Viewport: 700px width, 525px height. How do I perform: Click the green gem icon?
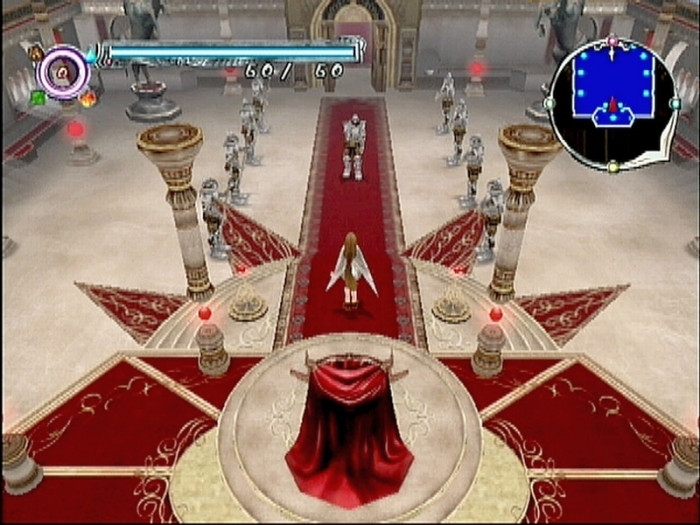coord(38,97)
